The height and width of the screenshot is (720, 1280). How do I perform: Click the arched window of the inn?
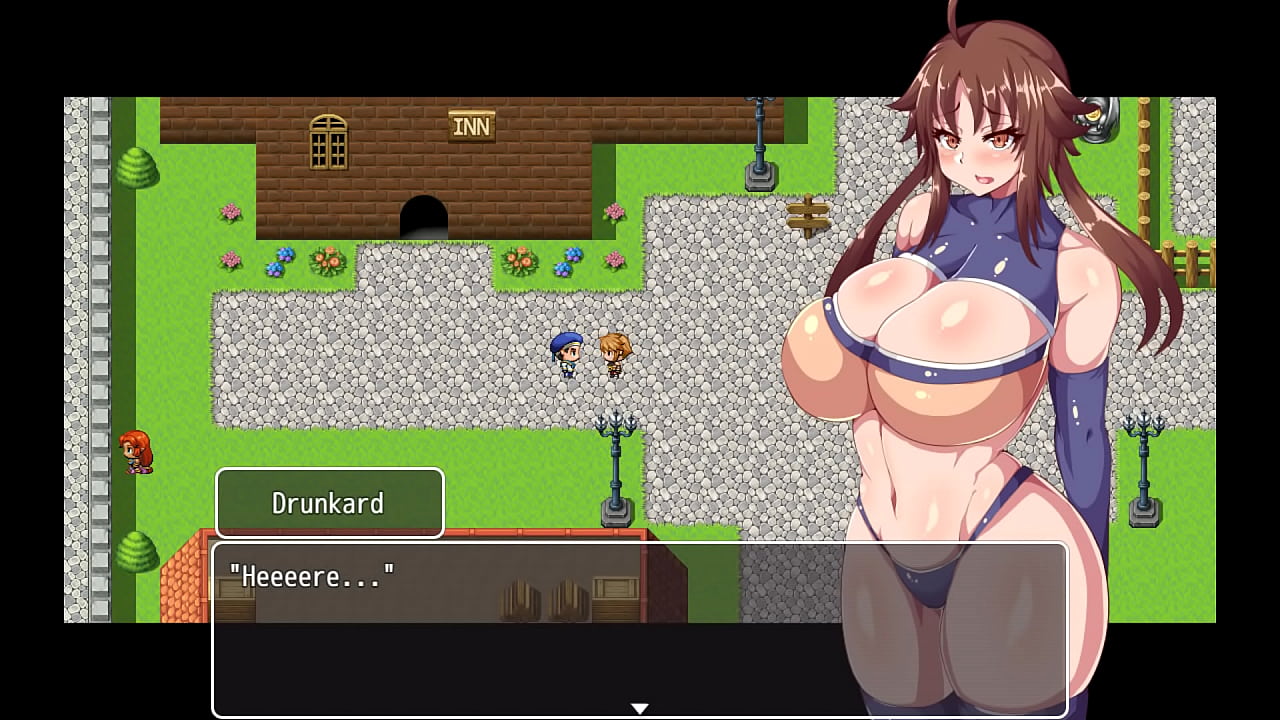tap(328, 140)
